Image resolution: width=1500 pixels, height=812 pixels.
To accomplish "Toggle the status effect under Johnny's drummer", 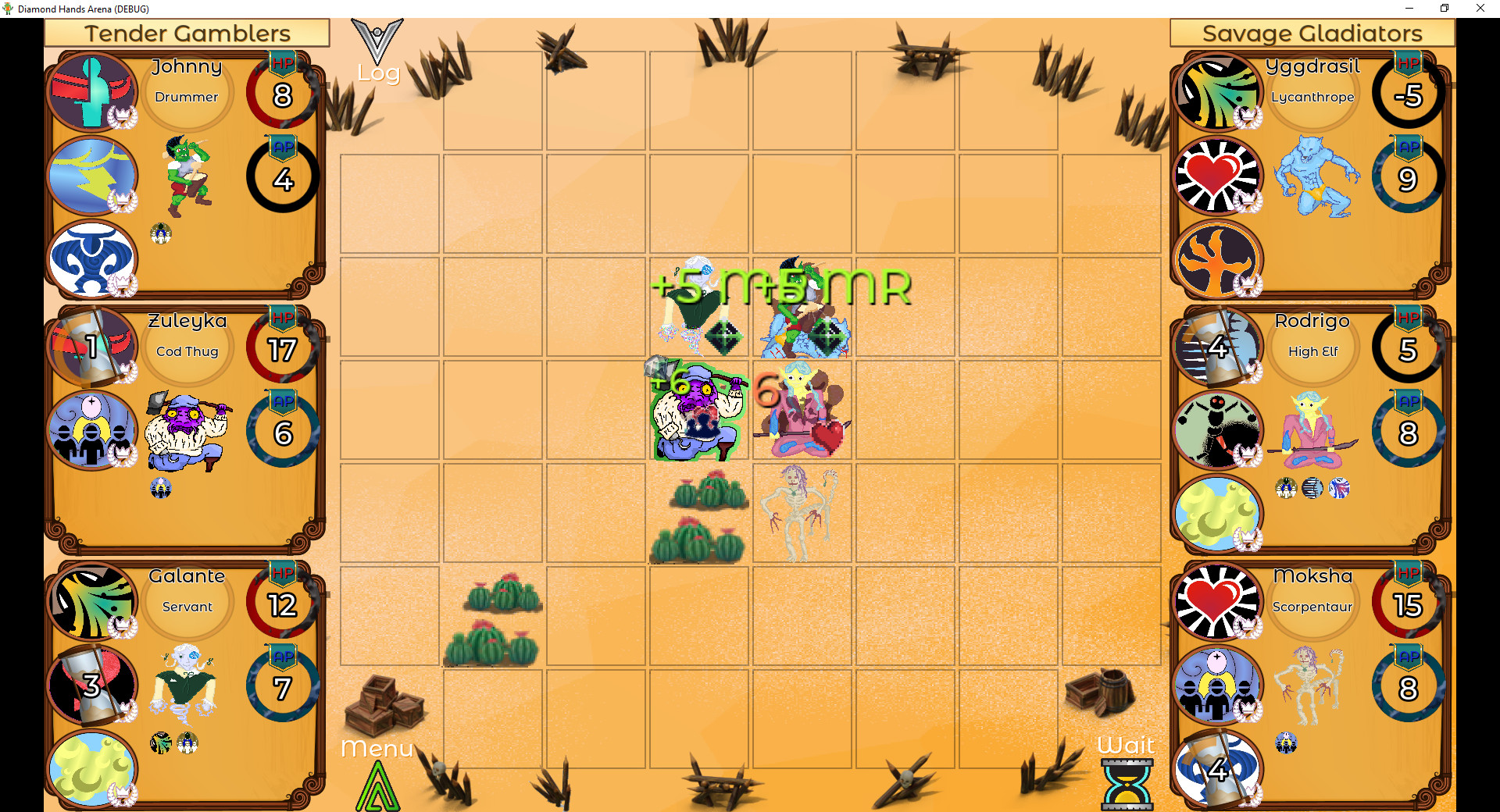I will (x=162, y=232).
